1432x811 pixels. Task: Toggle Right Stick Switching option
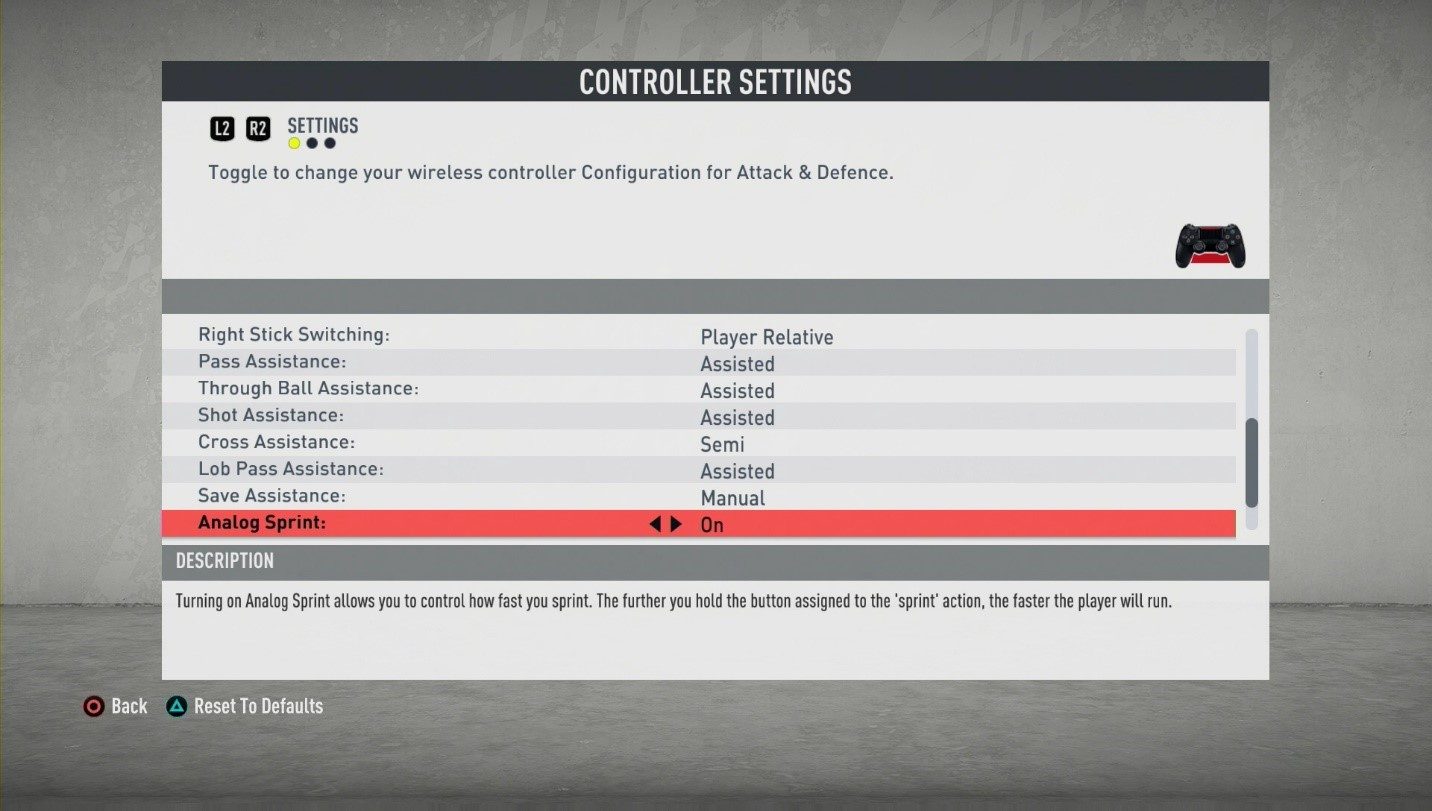(x=767, y=337)
